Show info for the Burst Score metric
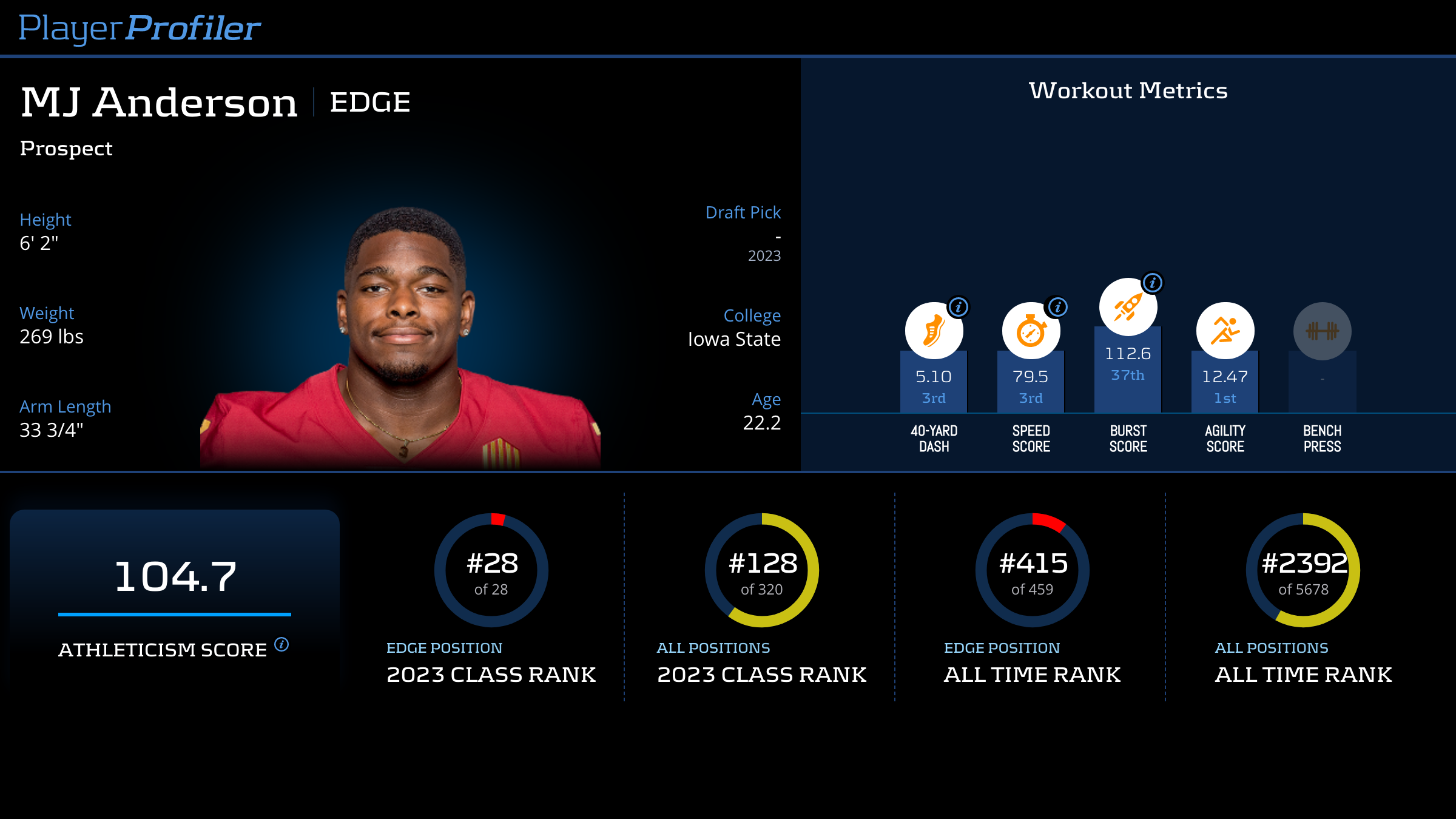 pyautogui.click(x=1153, y=283)
